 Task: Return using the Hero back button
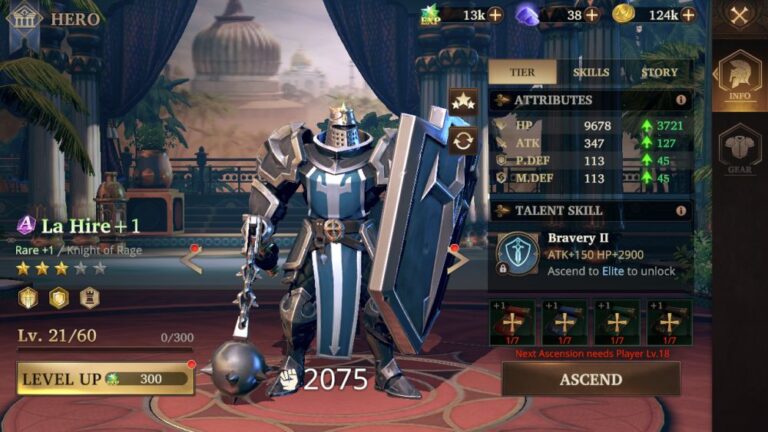point(23,18)
